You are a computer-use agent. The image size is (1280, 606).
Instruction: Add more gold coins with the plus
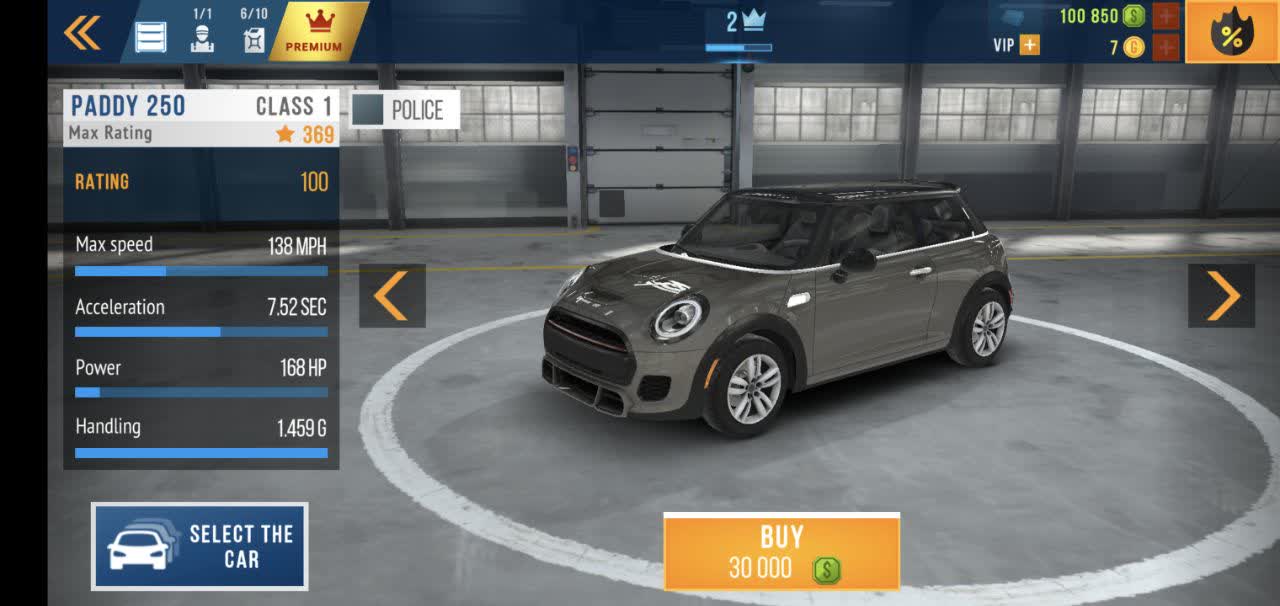pos(1166,47)
